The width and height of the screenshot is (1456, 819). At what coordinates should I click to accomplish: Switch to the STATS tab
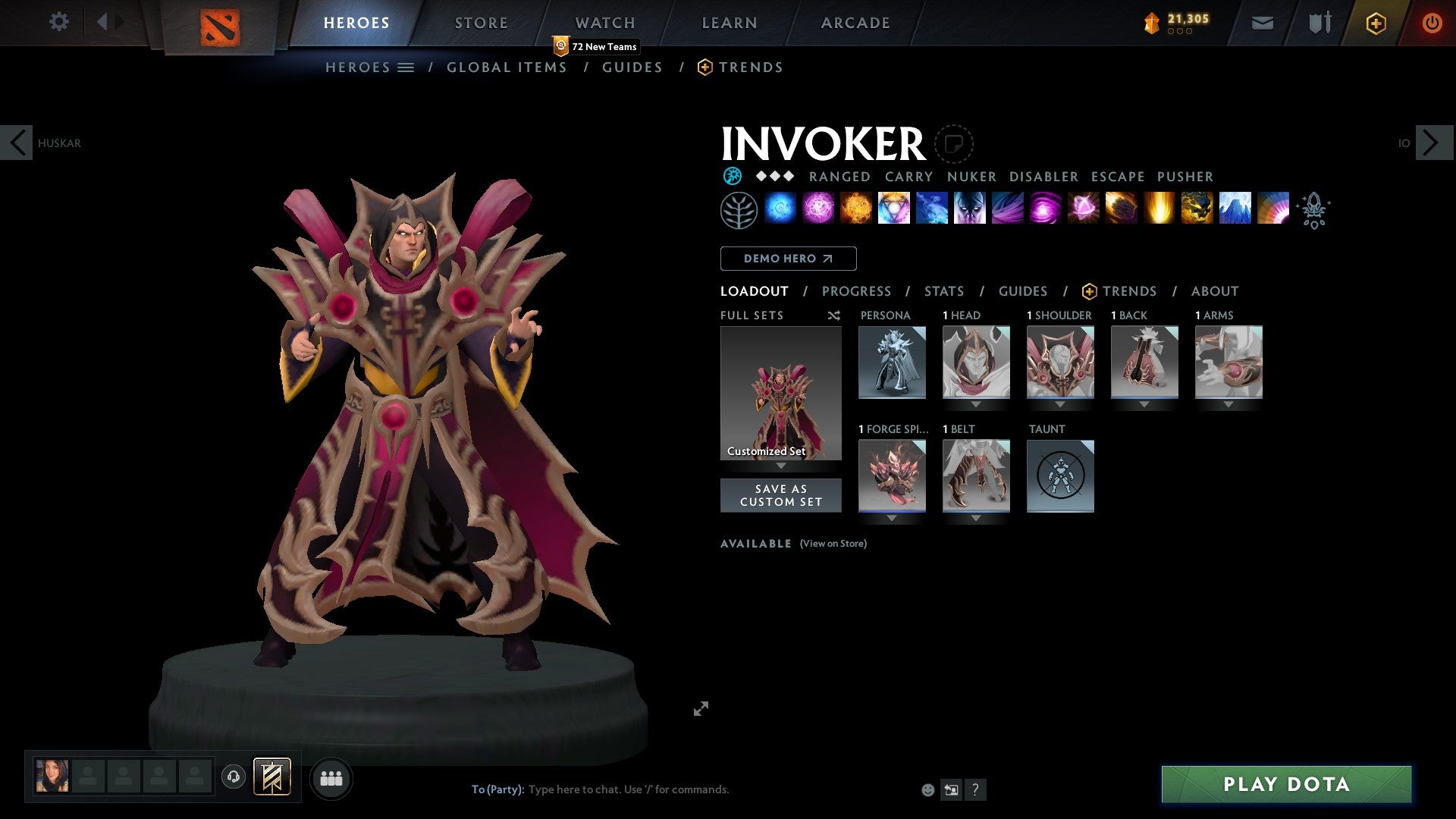[943, 290]
